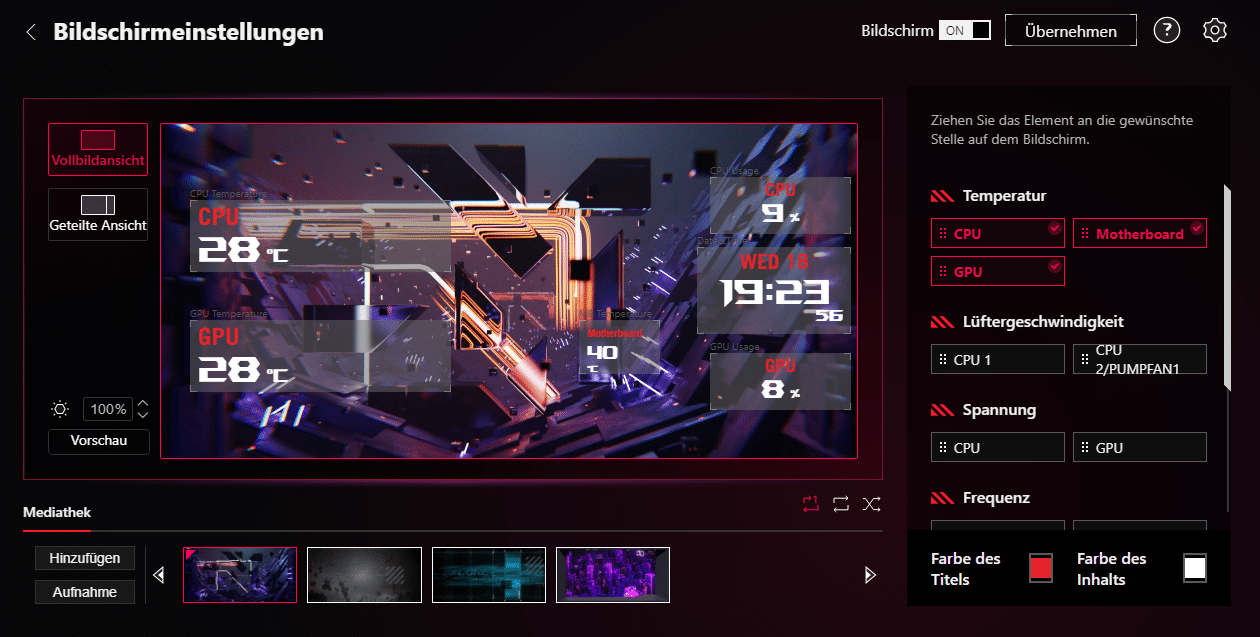Pick the GPU element under Spannung
Image resolution: width=1260 pixels, height=637 pixels.
1139,448
